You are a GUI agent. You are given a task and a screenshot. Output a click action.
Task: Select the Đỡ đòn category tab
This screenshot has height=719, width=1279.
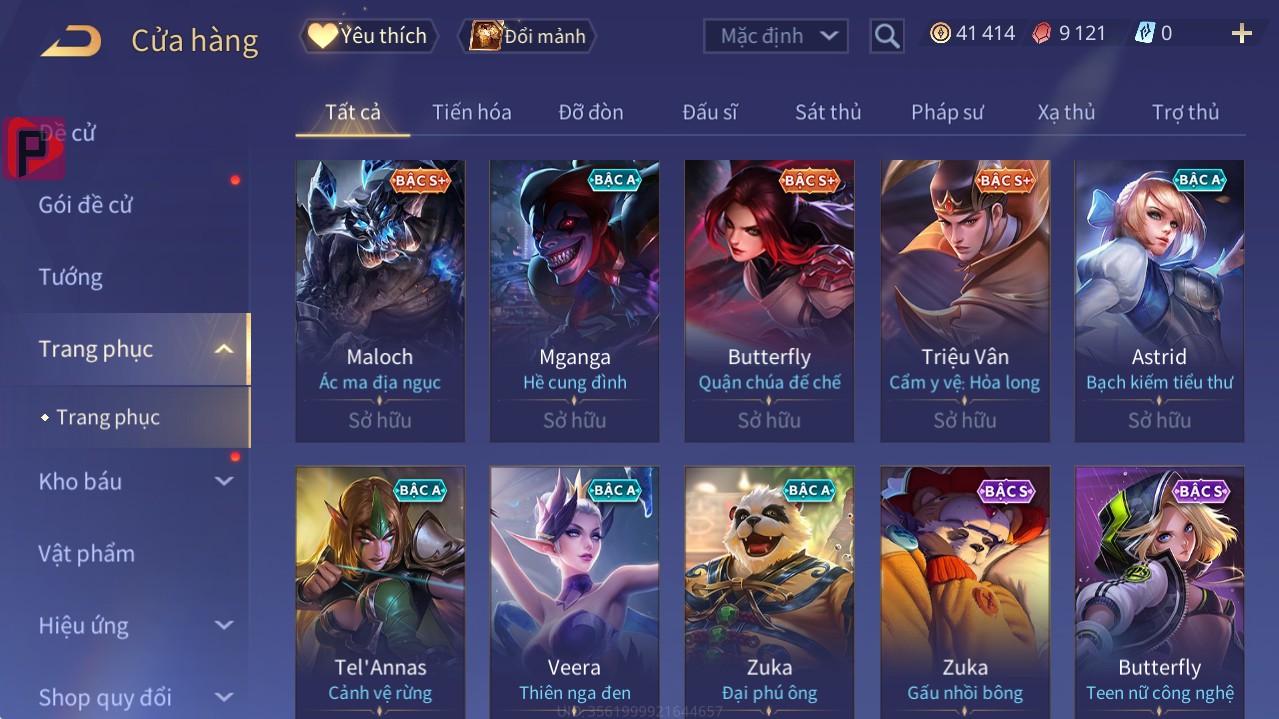click(x=590, y=112)
